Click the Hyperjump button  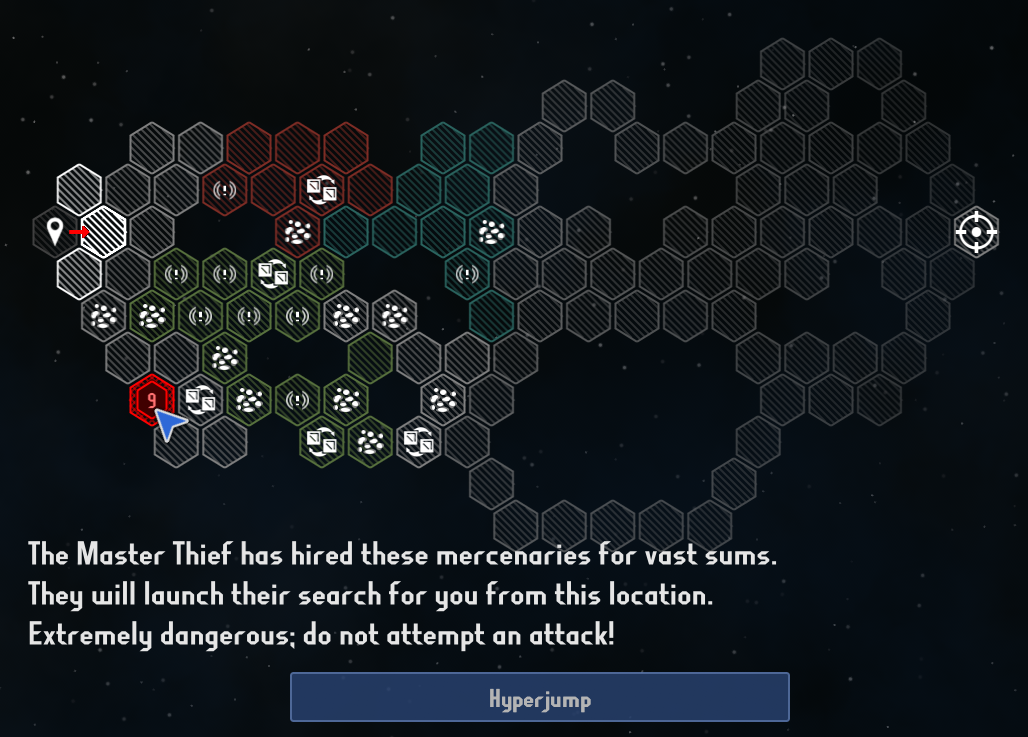click(x=539, y=697)
